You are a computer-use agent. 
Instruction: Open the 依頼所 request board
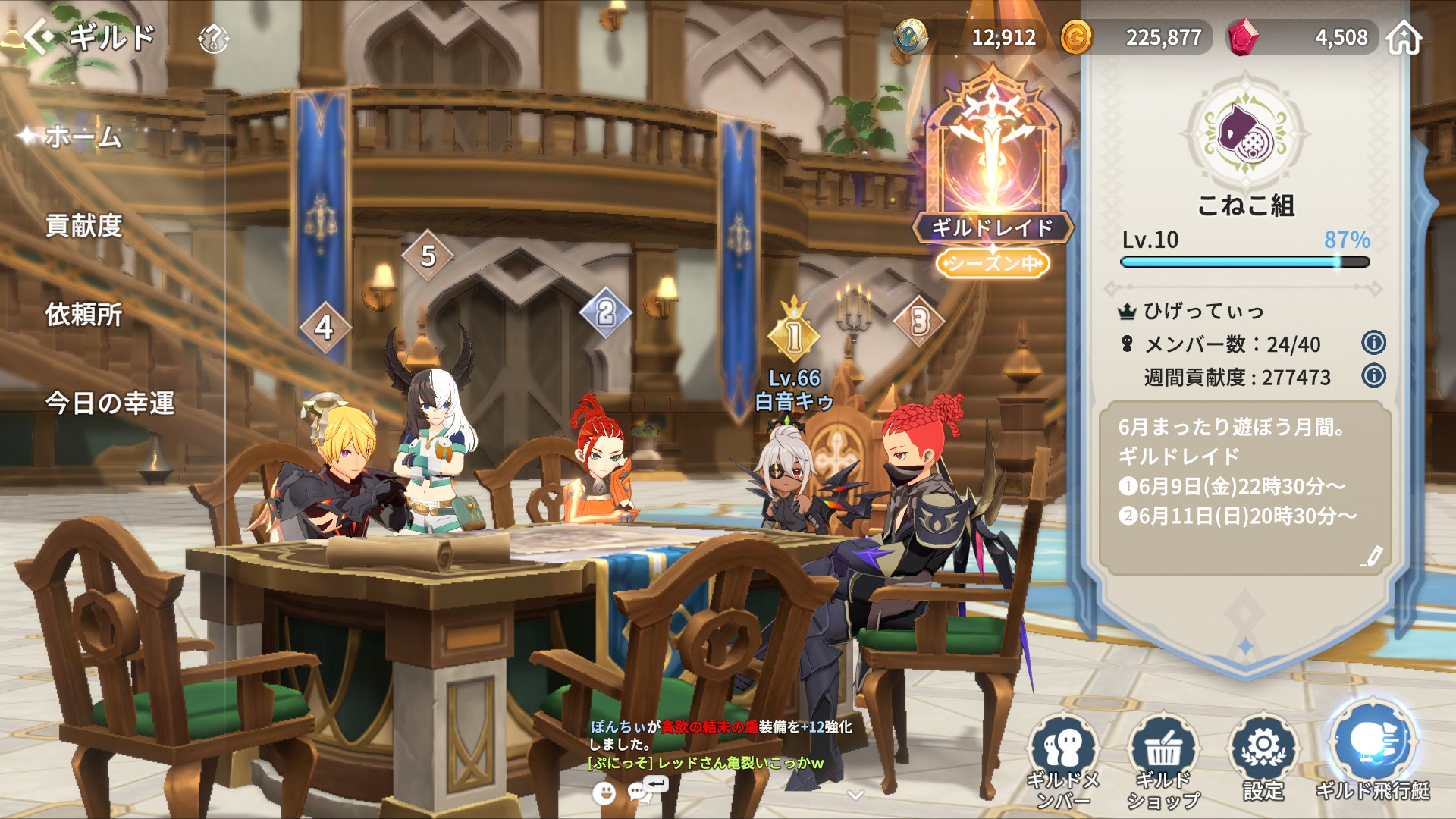(x=83, y=315)
